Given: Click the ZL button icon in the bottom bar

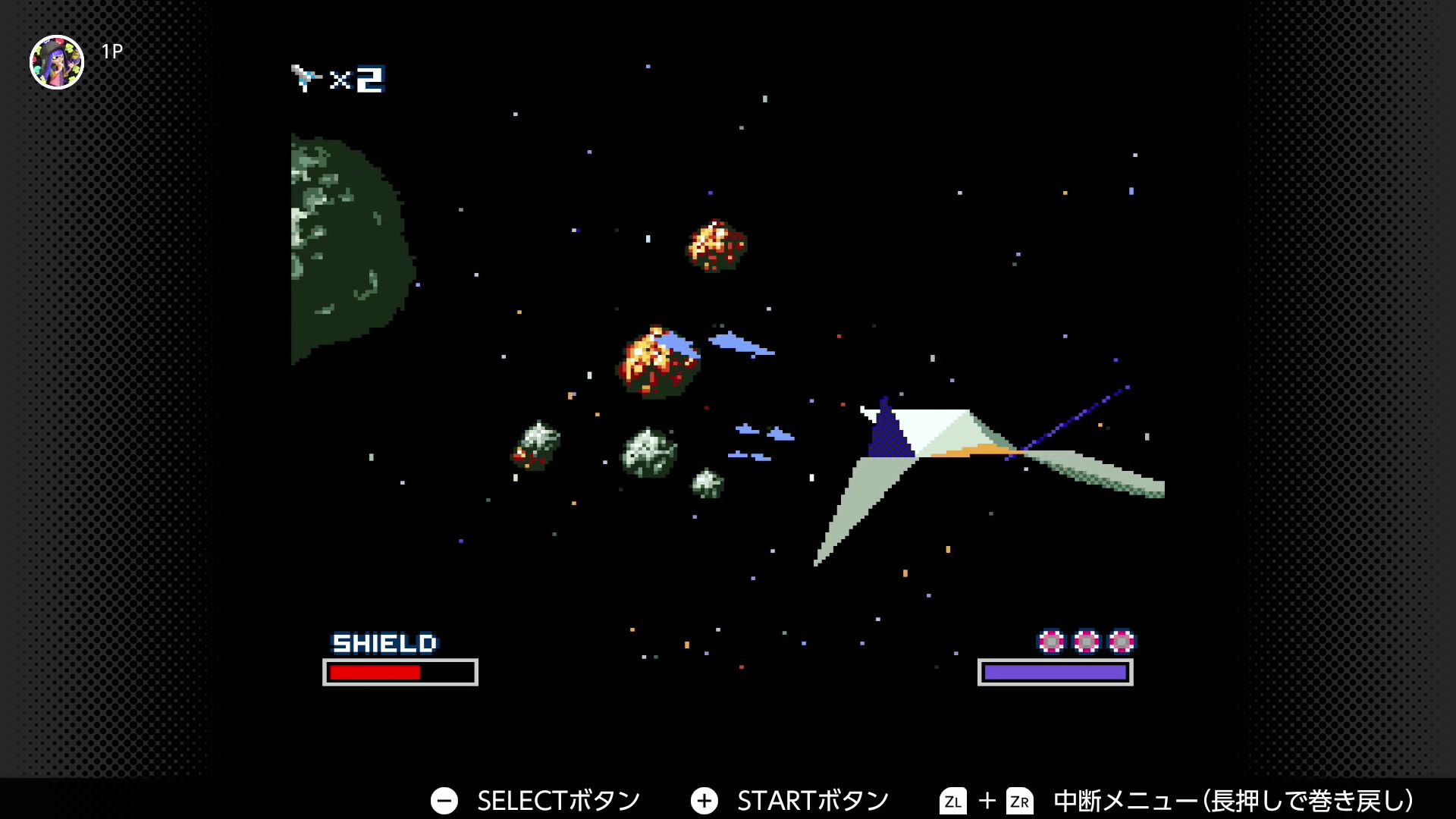Looking at the screenshot, I should click(x=955, y=800).
